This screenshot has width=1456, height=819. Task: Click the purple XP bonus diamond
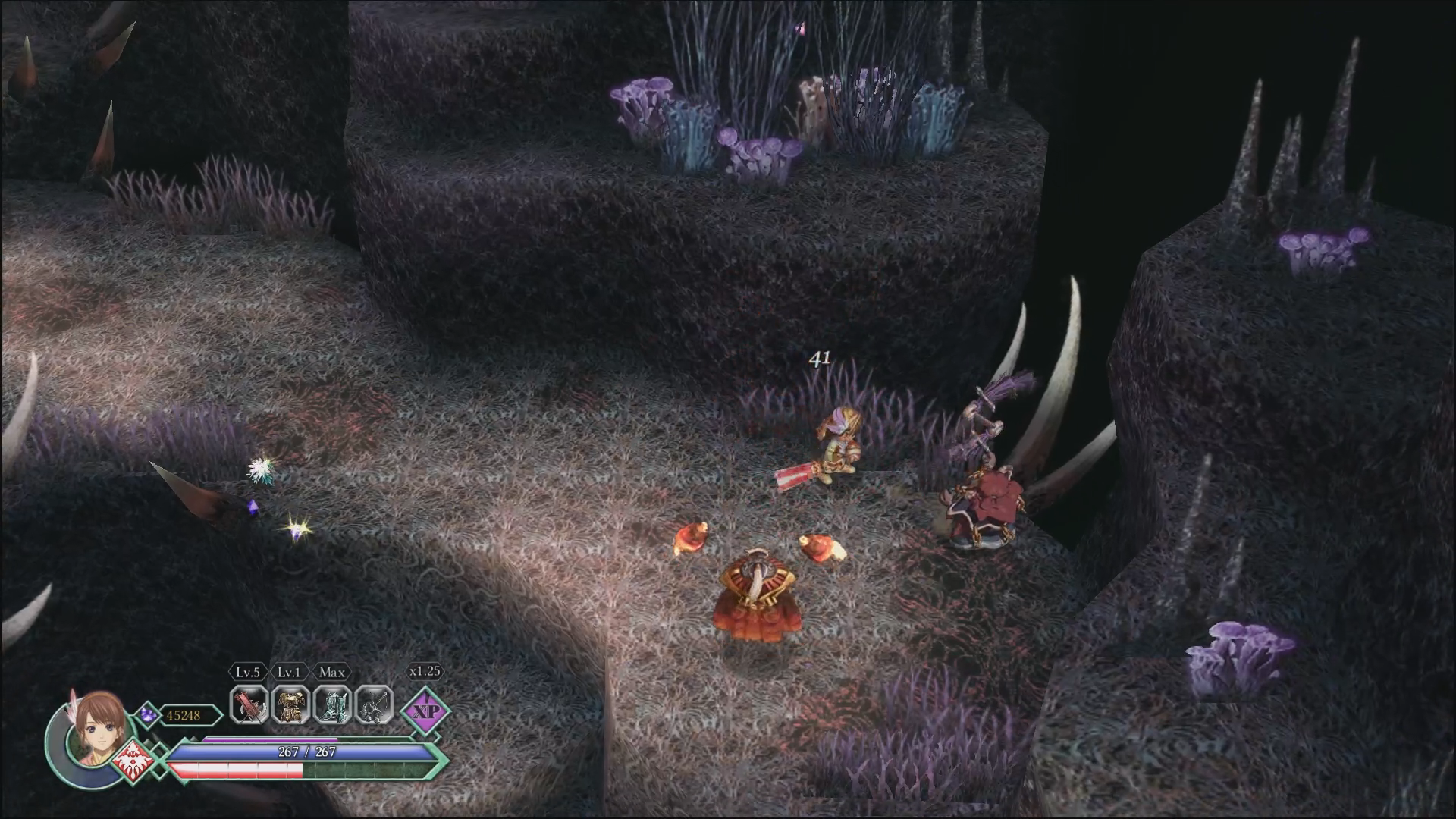coord(425,711)
